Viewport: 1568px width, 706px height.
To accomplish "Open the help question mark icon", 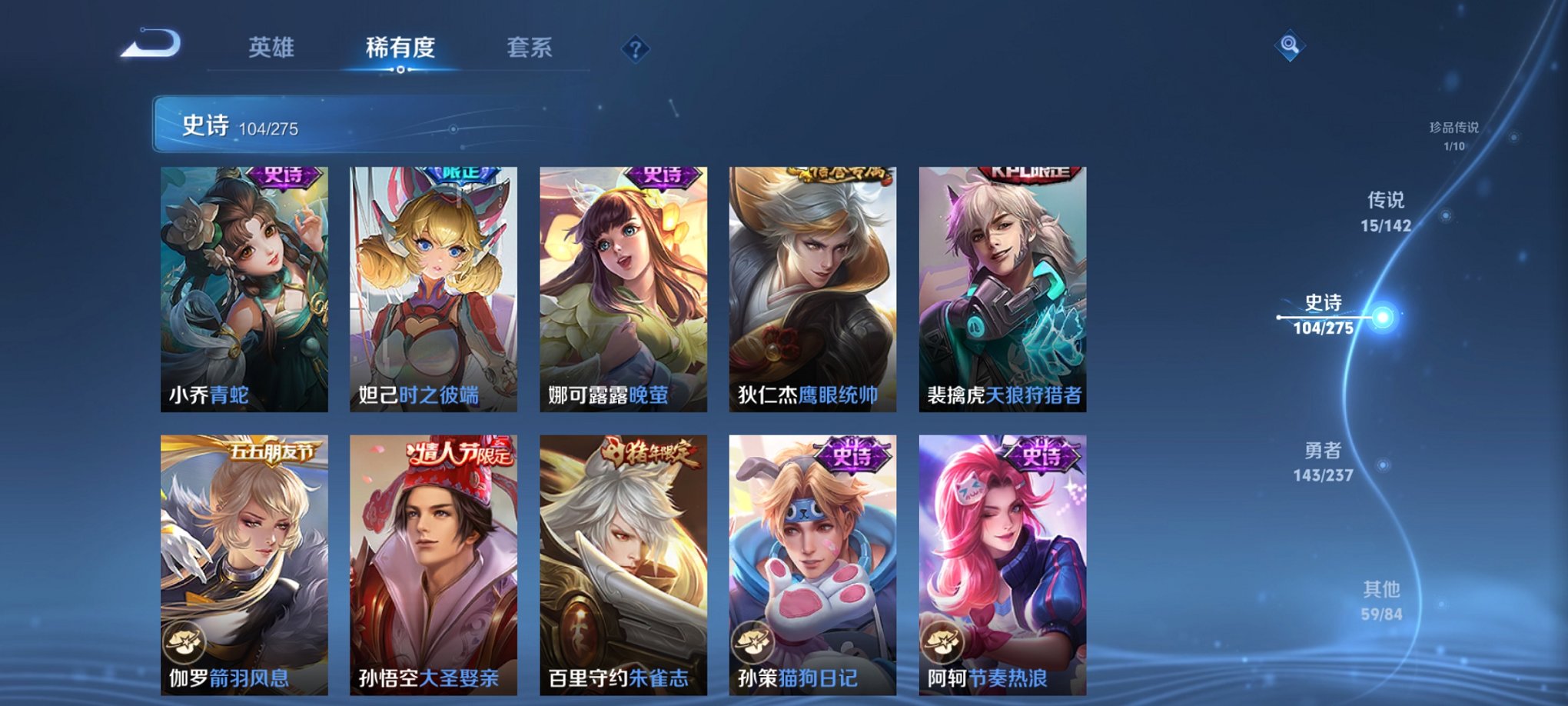I will (633, 49).
